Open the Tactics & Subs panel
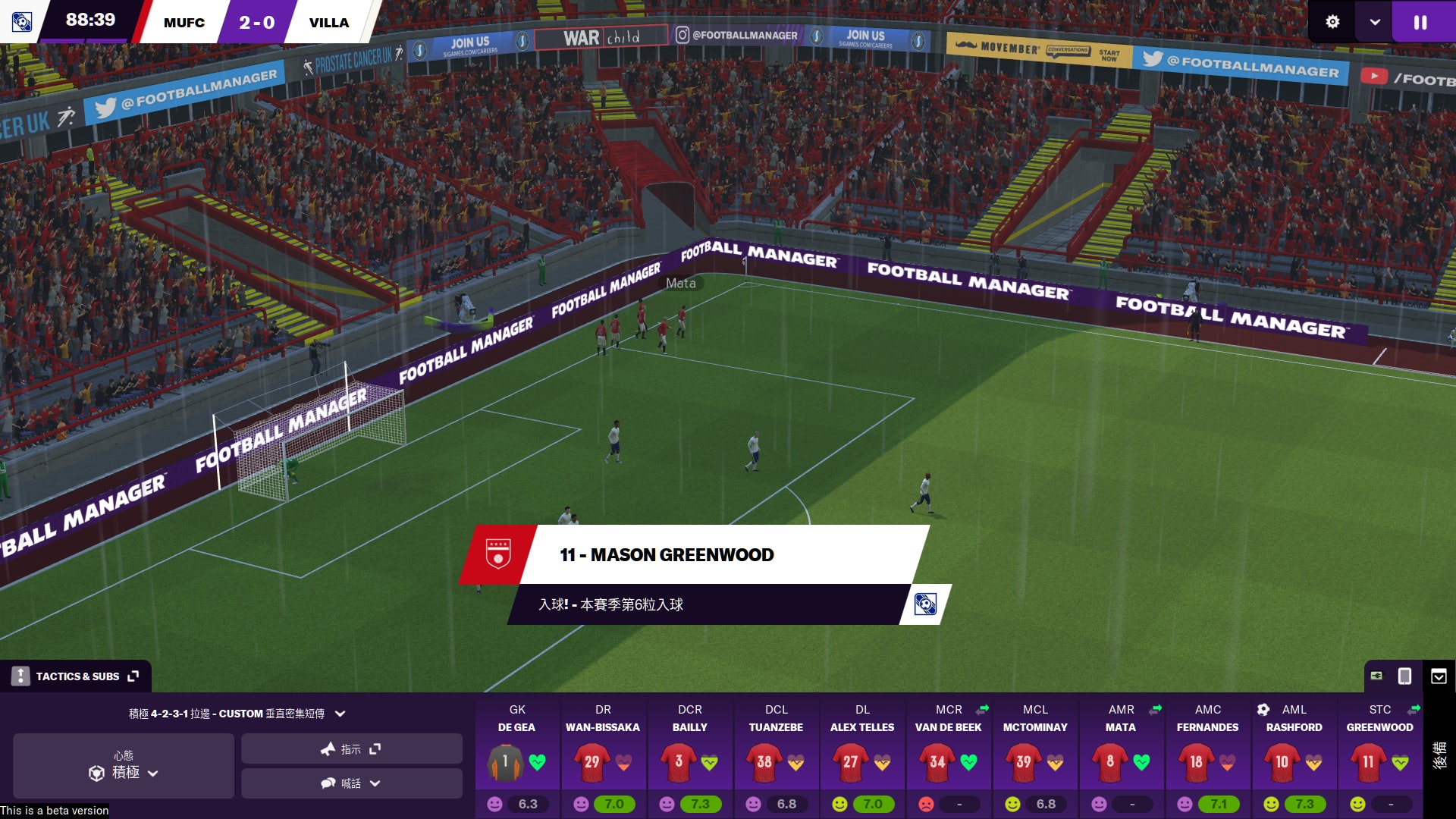 click(77, 676)
